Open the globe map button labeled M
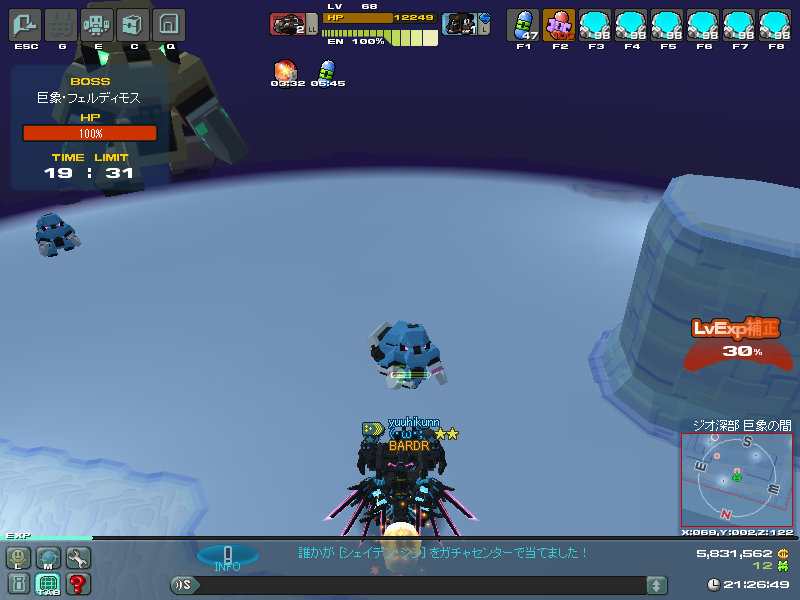800x600 pixels. 48,558
